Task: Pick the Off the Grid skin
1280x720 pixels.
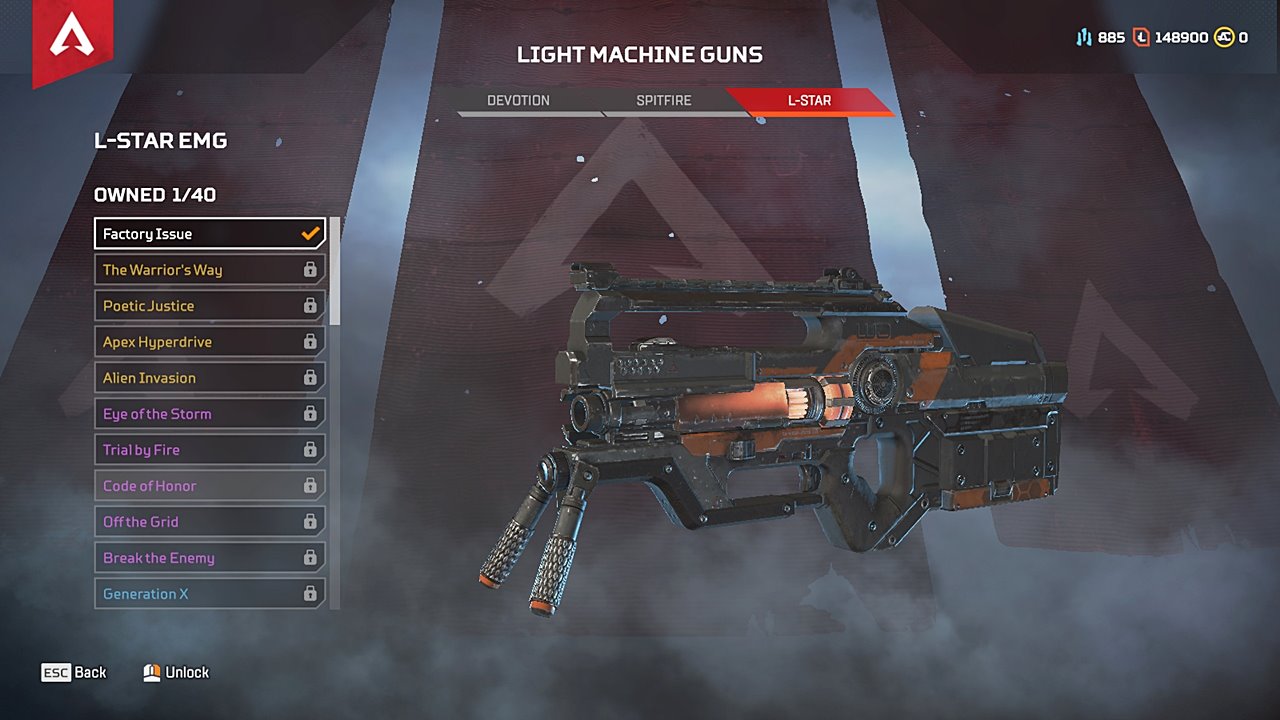Action: click(x=210, y=522)
